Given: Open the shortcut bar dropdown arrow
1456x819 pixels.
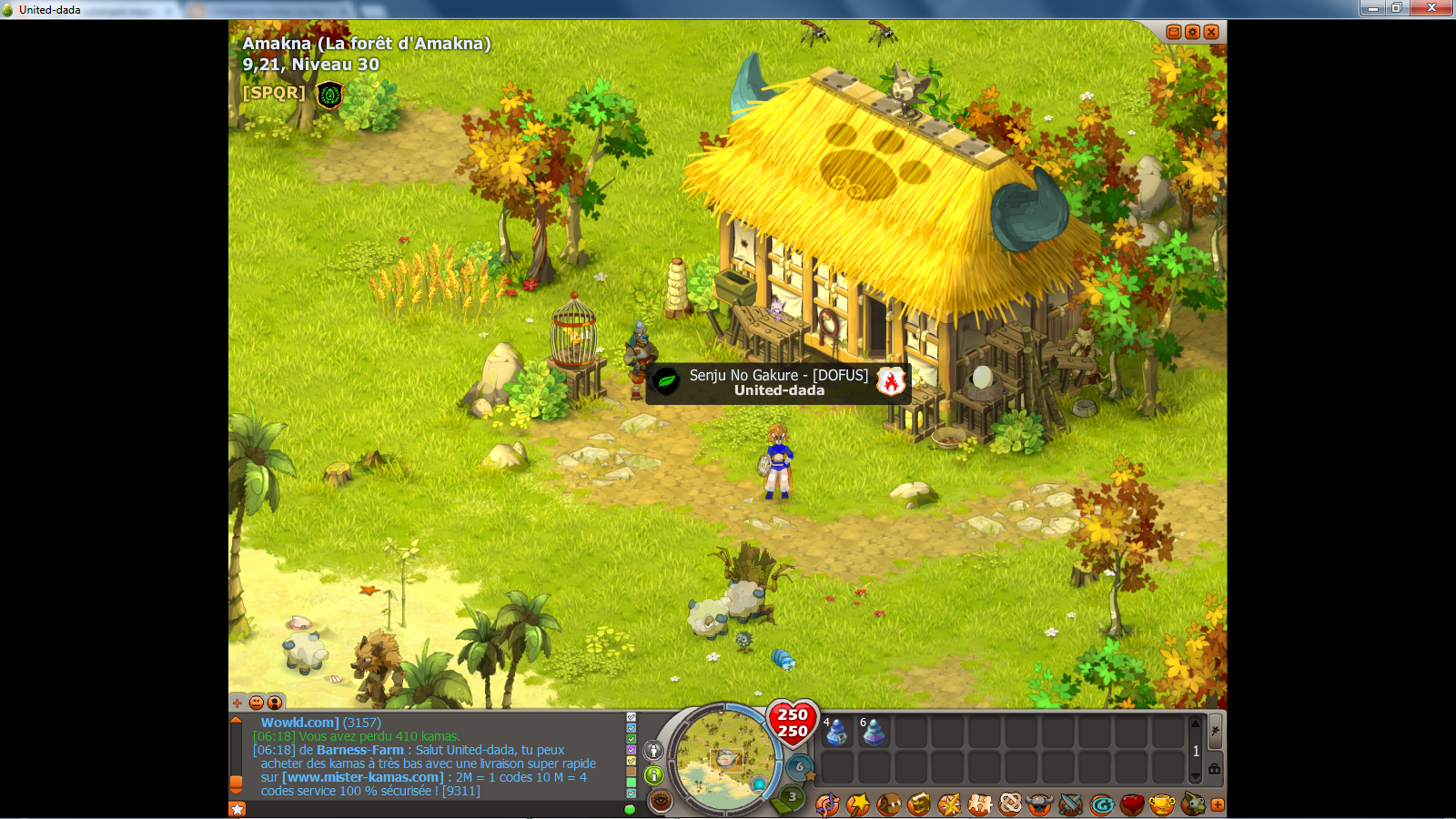Looking at the screenshot, I should tap(1195, 776).
